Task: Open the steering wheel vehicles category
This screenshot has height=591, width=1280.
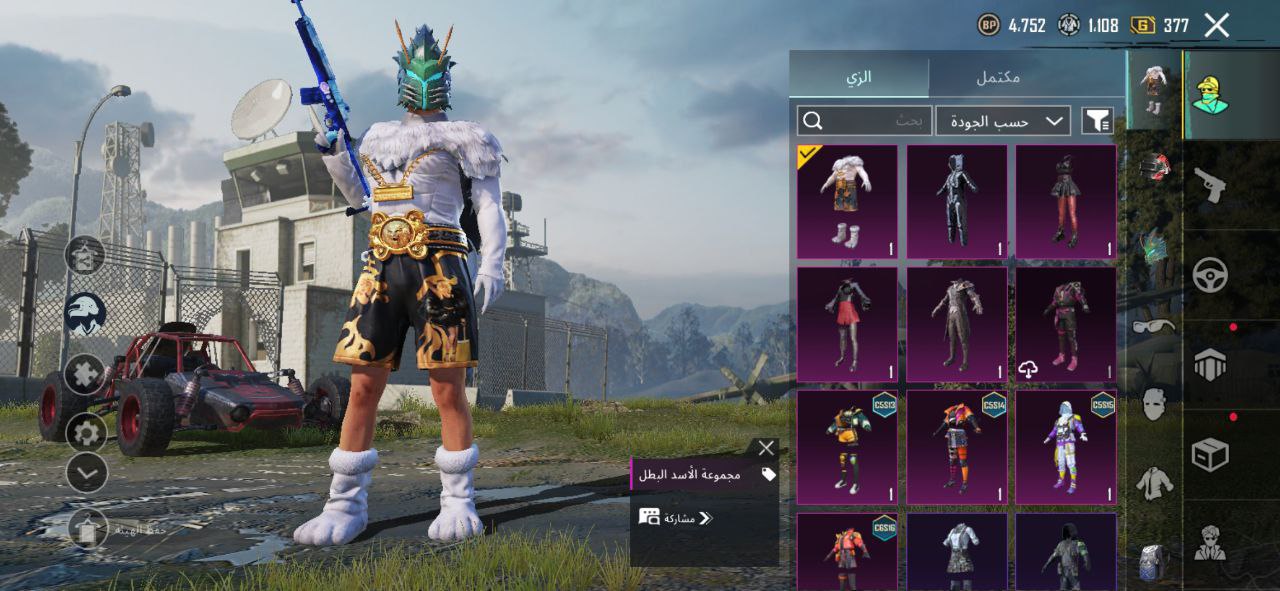Action: [x=1210, y=274]
